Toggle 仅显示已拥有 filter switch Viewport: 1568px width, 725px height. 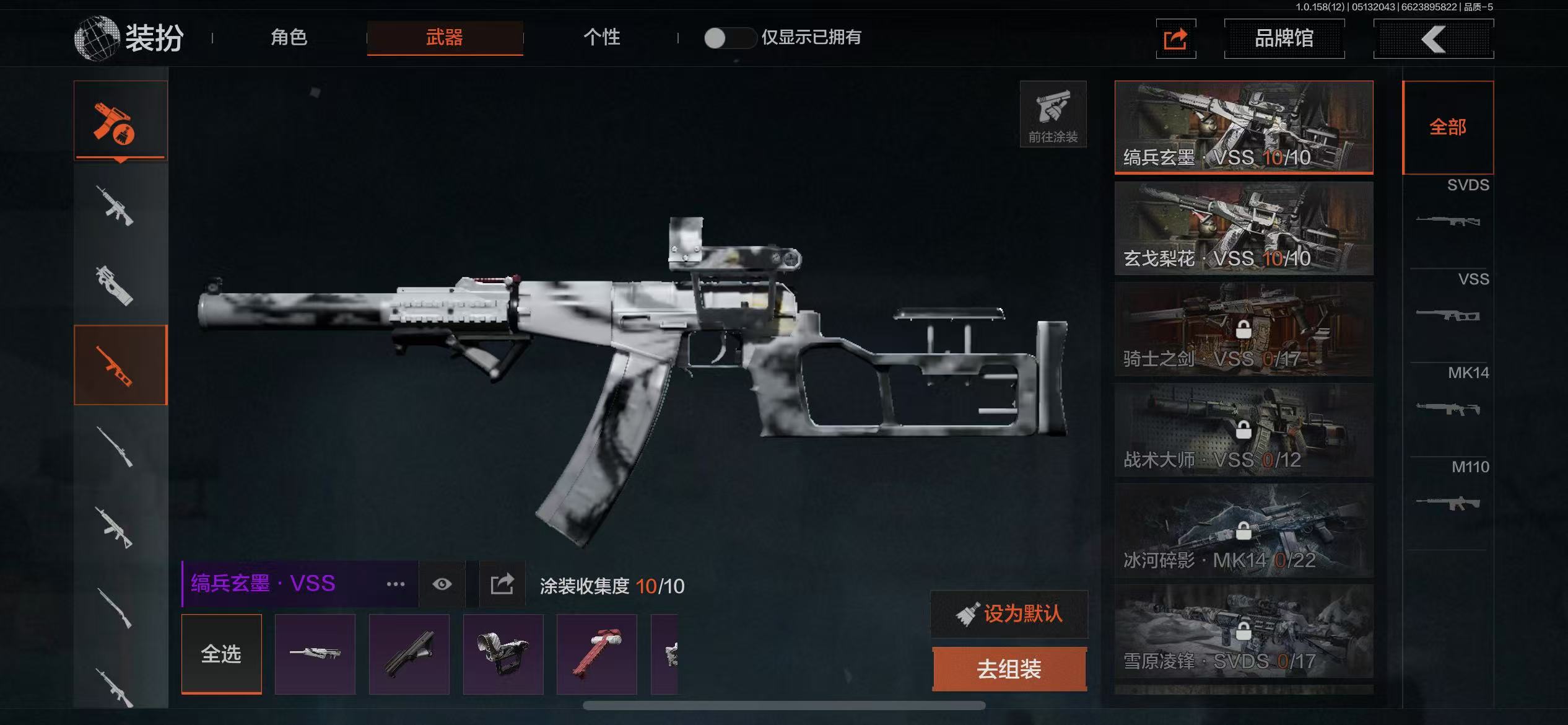pyautogui.click(x=729, y=38)
